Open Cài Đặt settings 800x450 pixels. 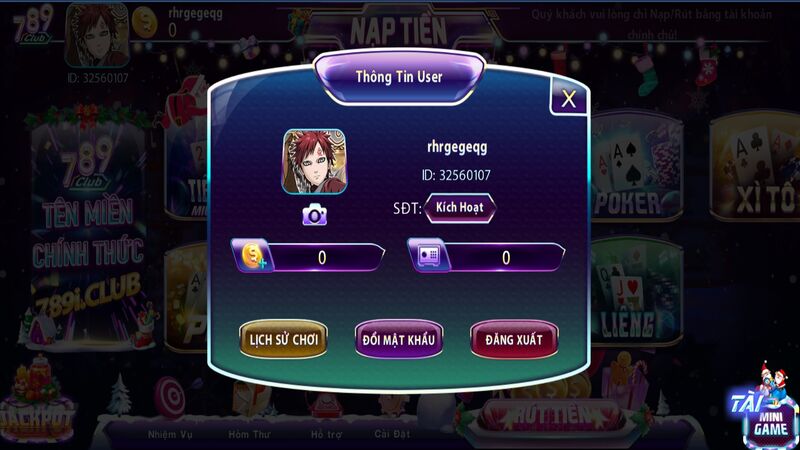pos(389,434)
